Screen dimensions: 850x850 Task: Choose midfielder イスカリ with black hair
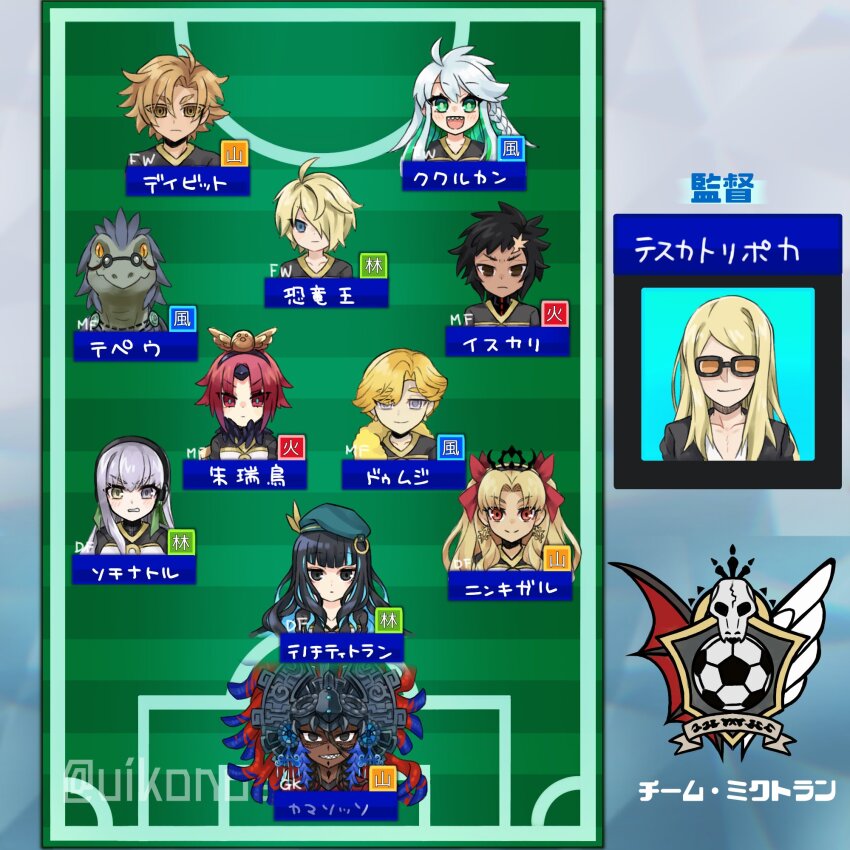(500, 270)
